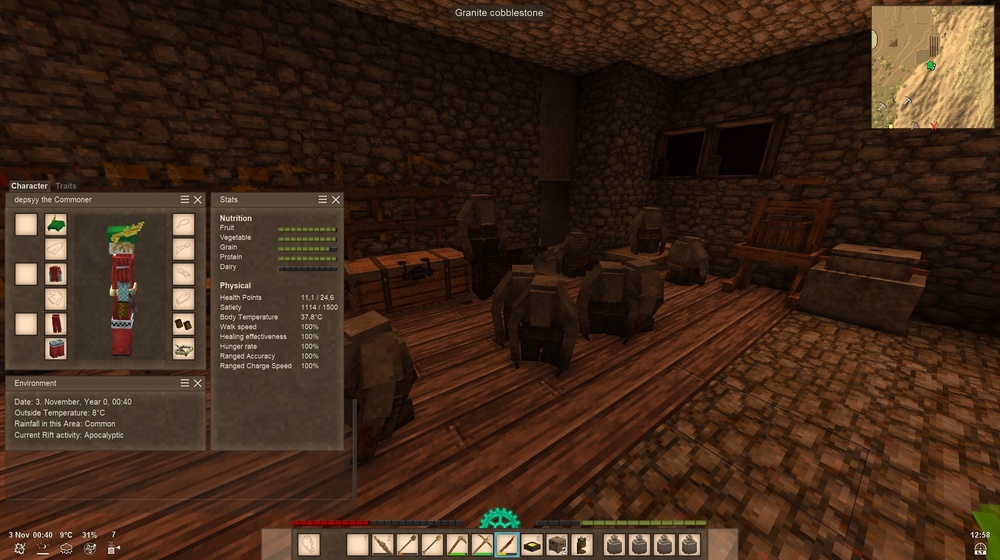Image resolution: width=1000 pixels, height=560 pixels.
Task: Choose the chest item in the hotbar
Action: 557,544
